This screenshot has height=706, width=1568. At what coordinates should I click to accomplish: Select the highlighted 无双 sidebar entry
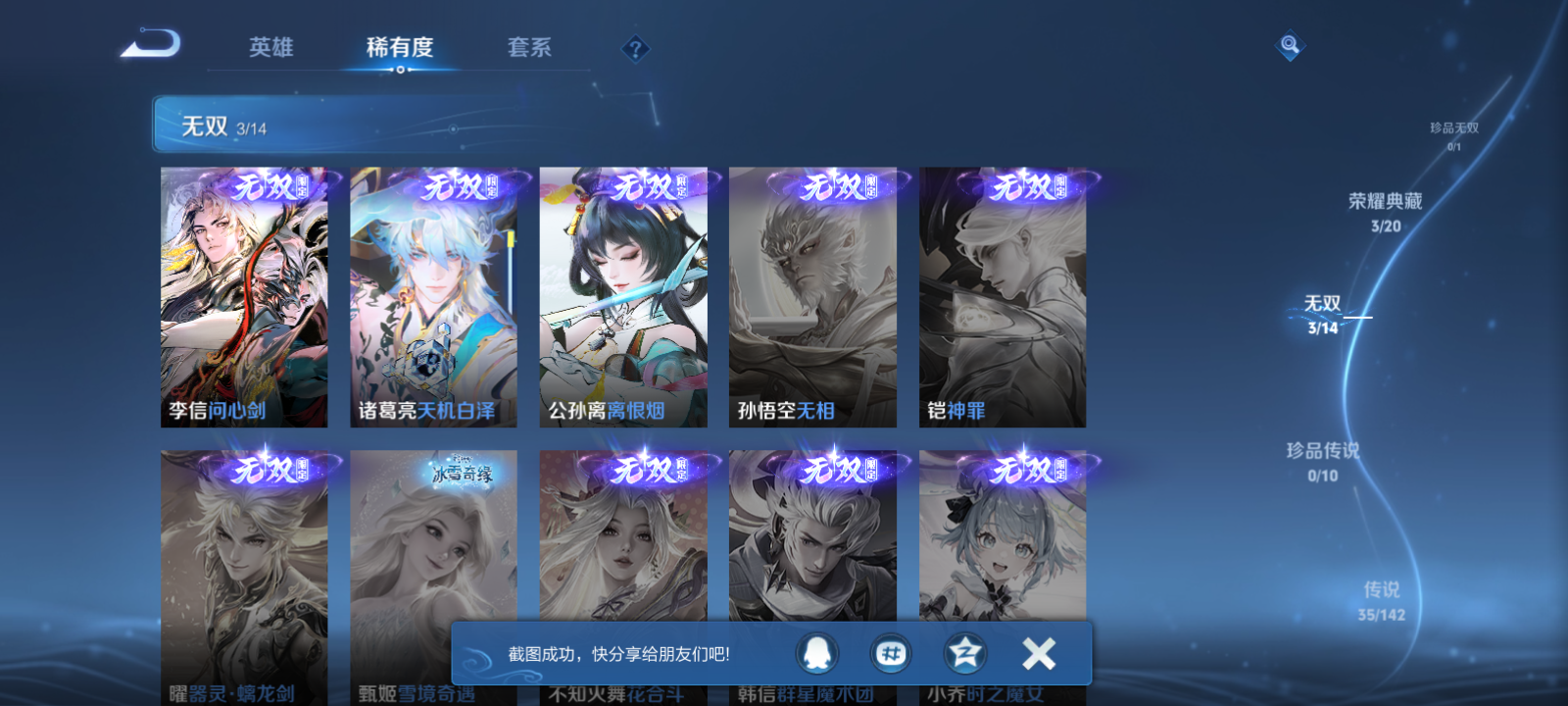pyautogui.click(x=1323, y=304)
